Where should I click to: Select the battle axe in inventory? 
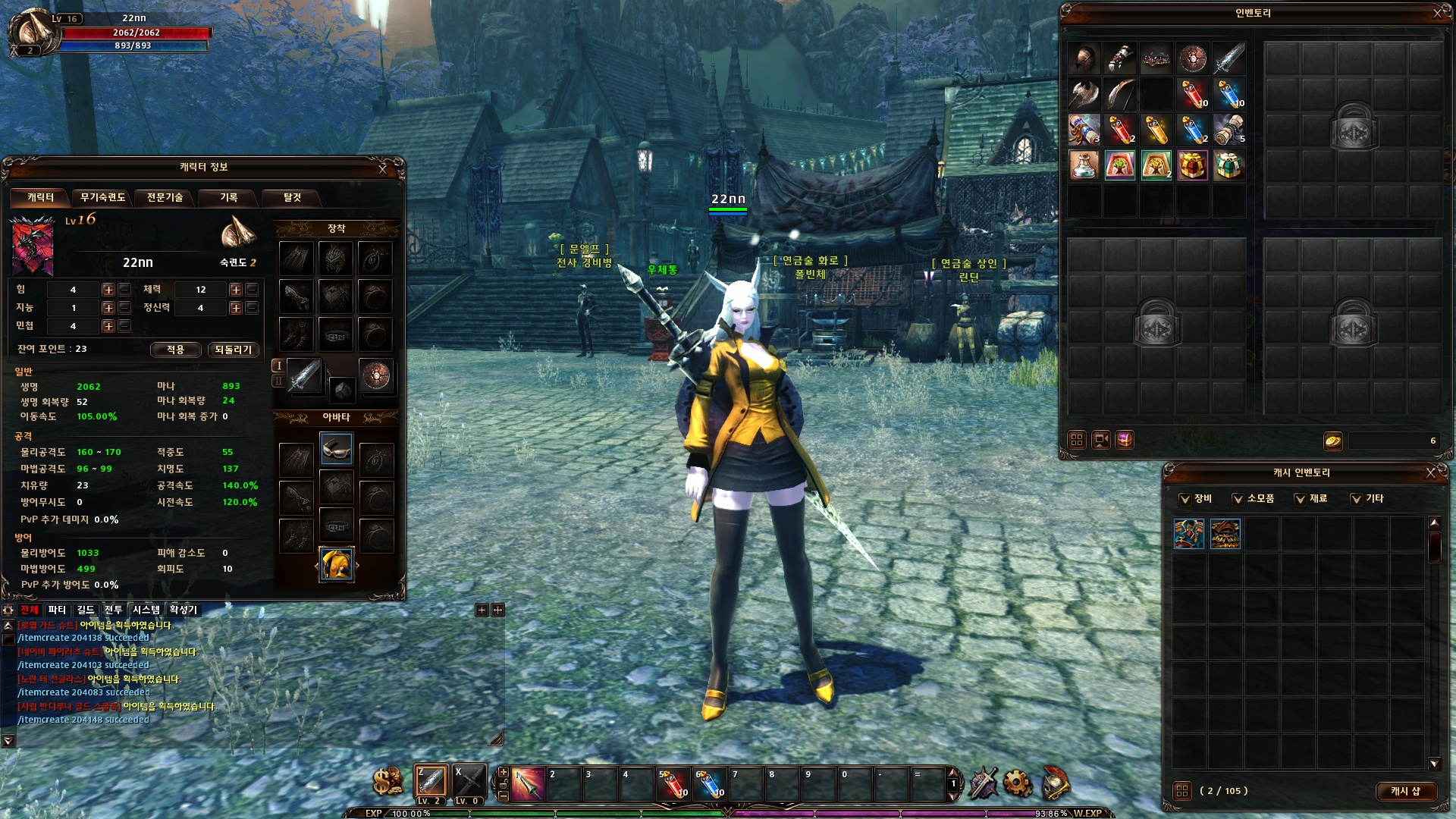point(1084,95)
